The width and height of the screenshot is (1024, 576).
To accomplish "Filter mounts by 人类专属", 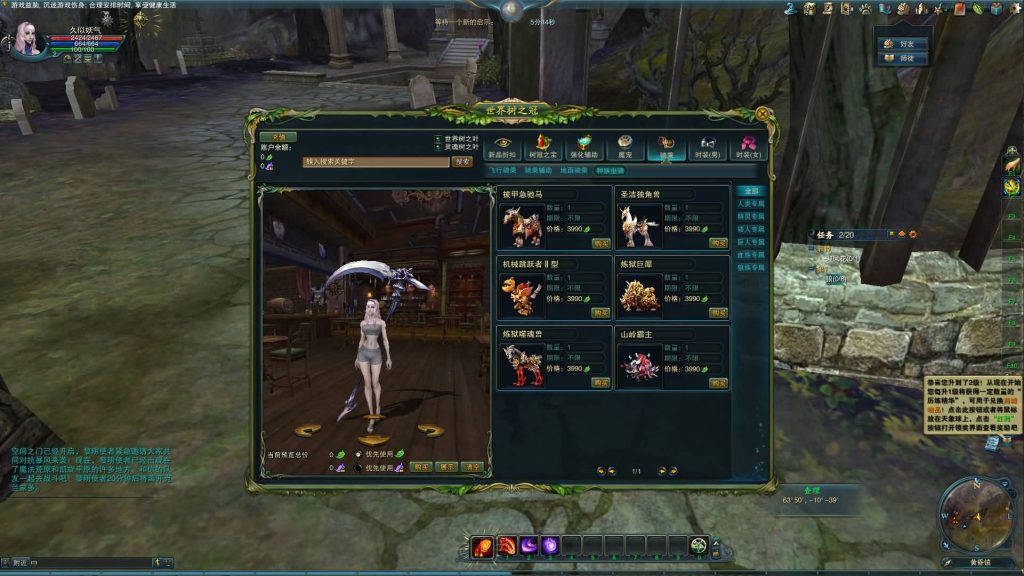I will coord(750,203).
